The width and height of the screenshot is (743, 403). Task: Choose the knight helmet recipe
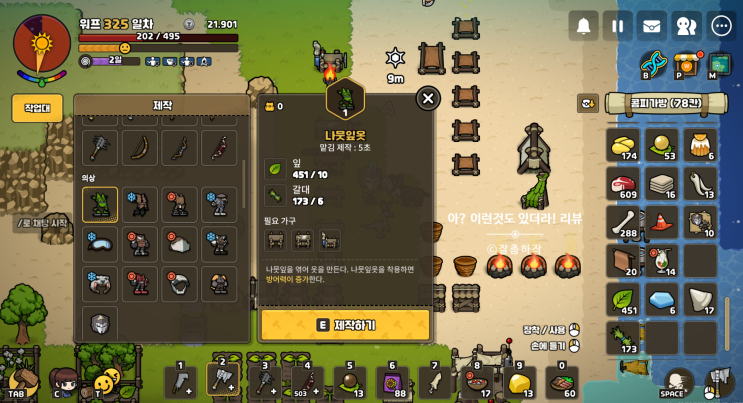tap(100, 323)
